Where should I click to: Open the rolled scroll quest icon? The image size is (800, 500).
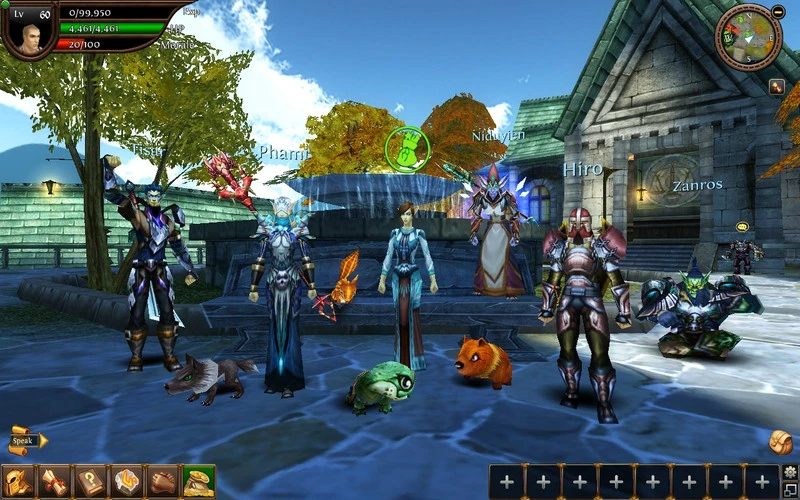pyautogui.click(x=53, y=481)
